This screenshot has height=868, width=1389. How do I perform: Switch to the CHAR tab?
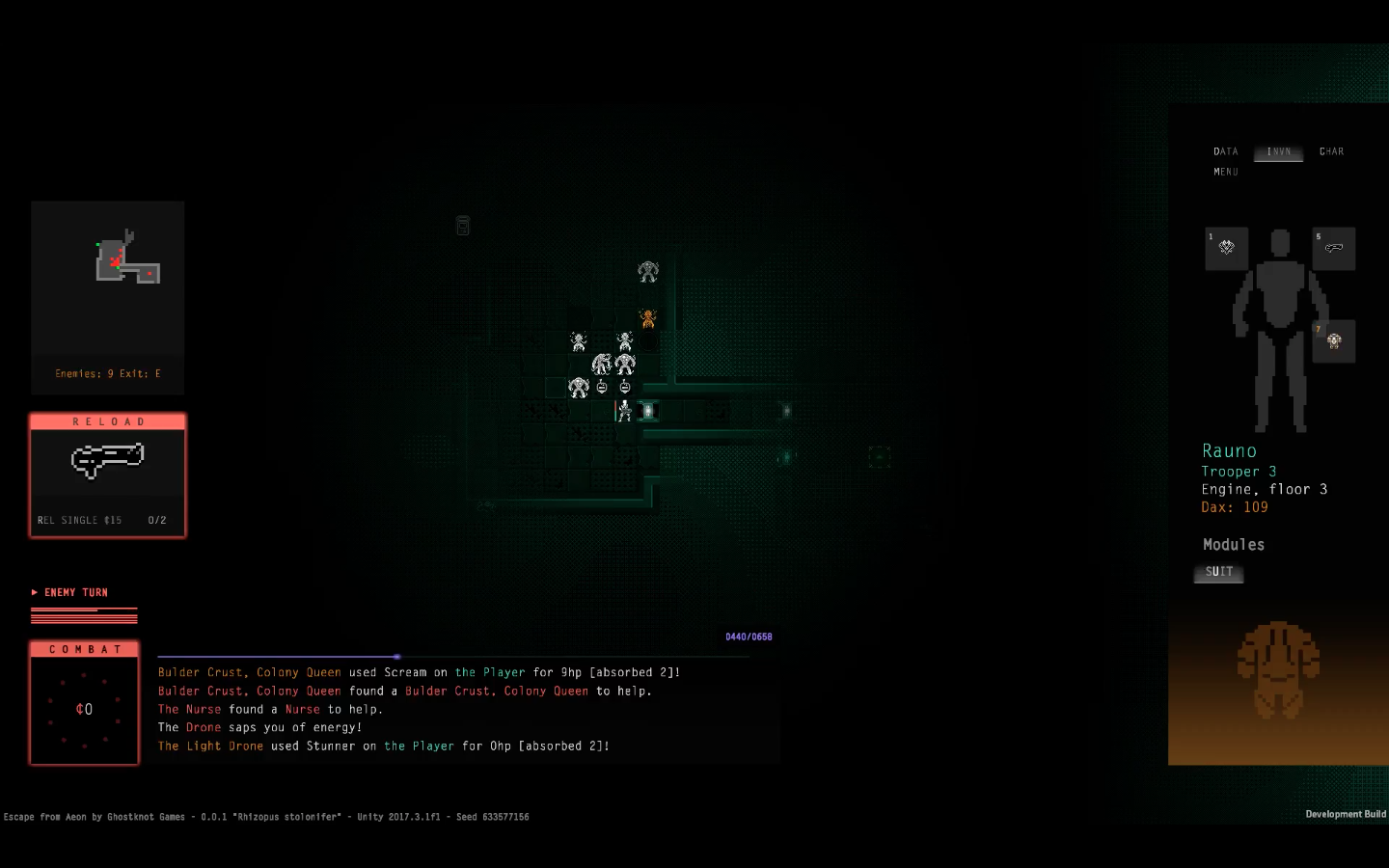tap(1331, 151)
